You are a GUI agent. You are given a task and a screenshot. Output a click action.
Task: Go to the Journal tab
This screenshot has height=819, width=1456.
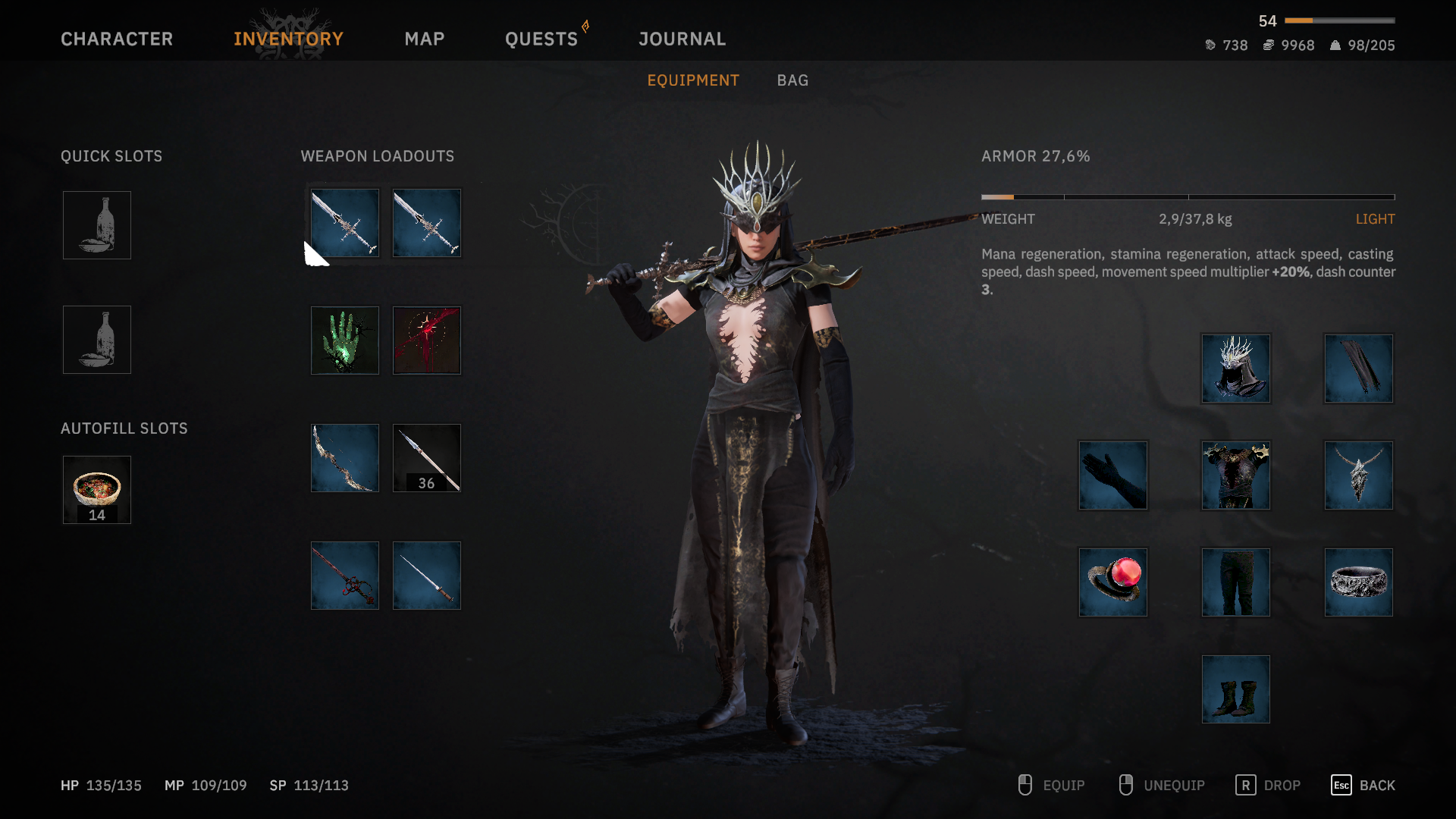click(x=682, y=39)
